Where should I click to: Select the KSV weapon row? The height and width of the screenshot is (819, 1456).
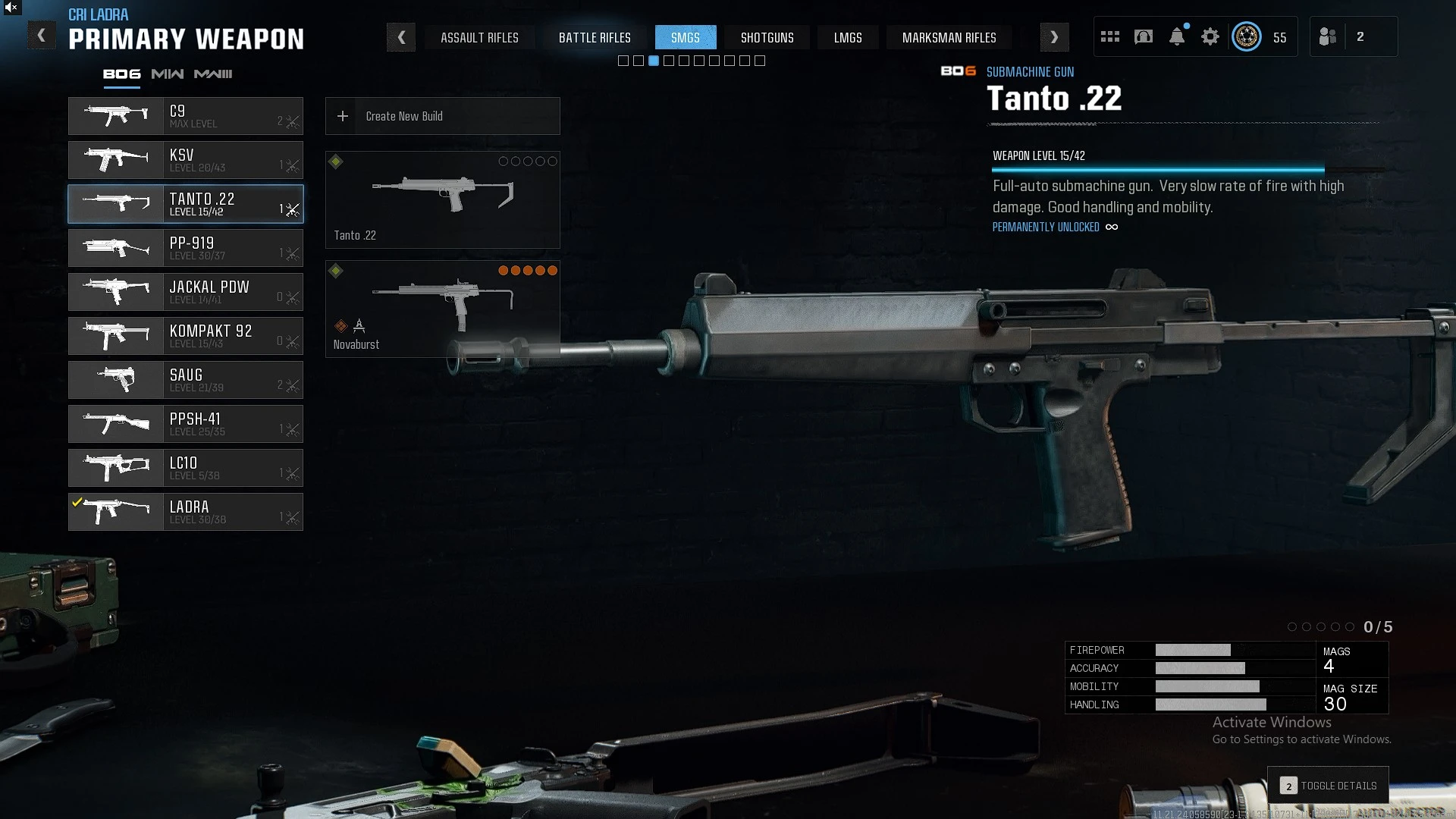186,160
